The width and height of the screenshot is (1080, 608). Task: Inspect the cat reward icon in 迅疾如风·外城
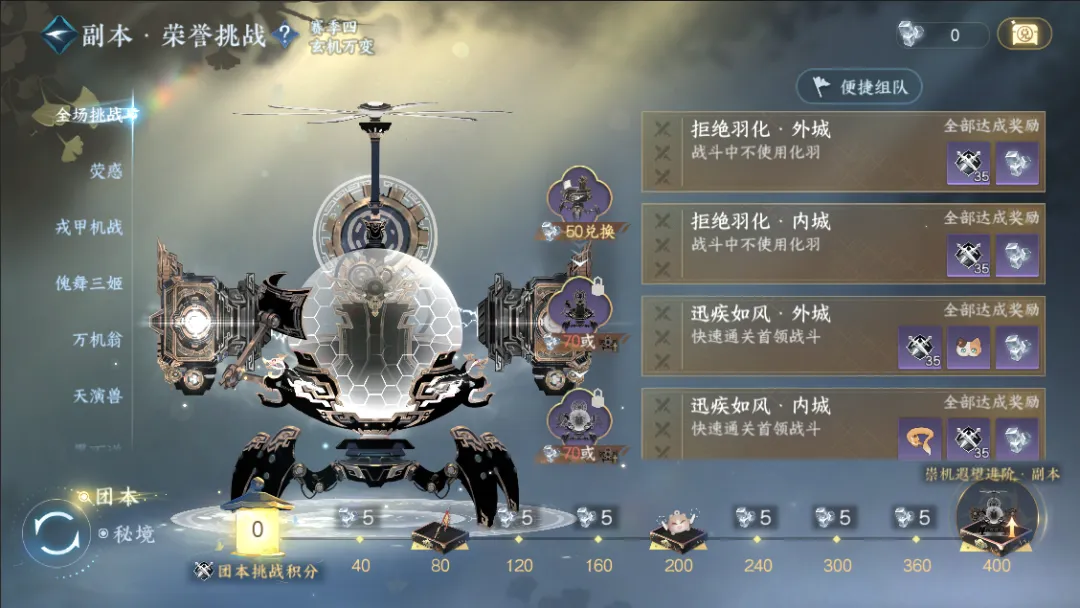coord(968,347)
